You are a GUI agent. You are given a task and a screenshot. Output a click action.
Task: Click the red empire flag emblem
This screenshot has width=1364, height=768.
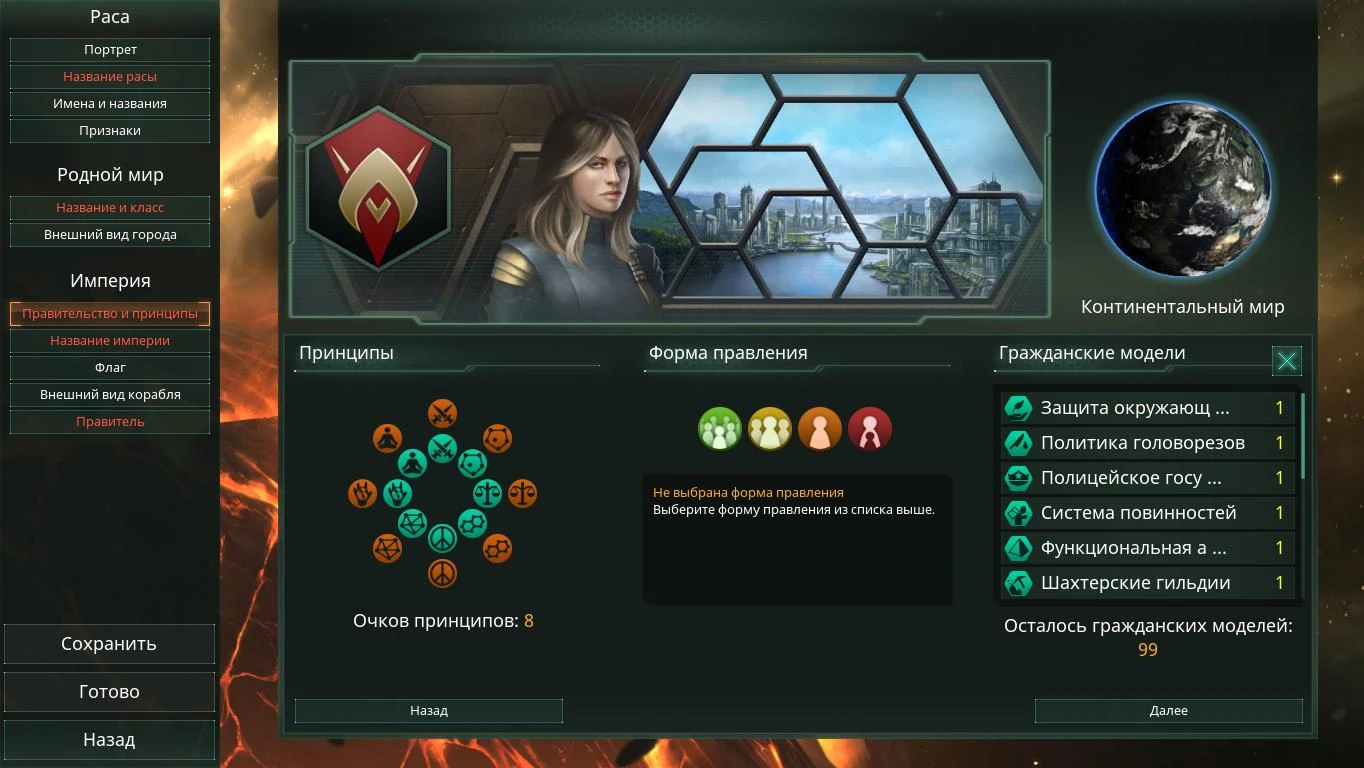tap(377, 185)
